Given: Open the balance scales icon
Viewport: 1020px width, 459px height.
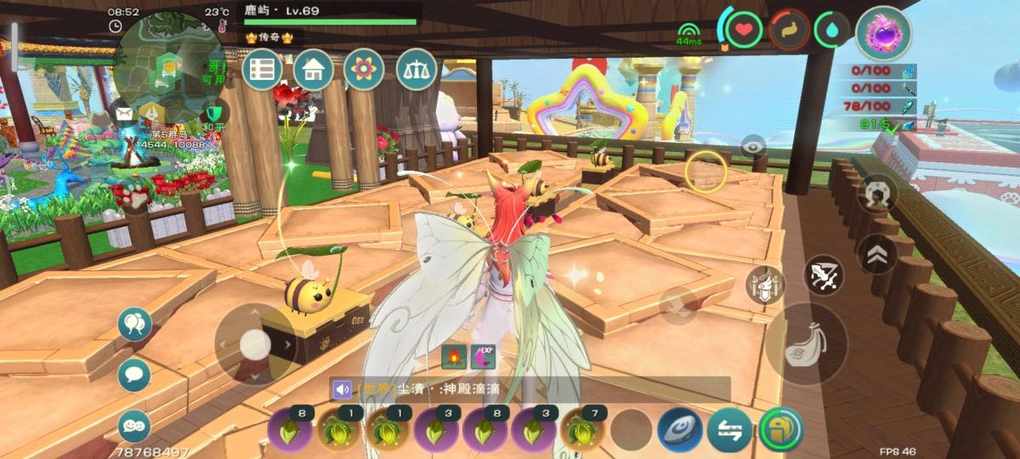Looking at the screenshot, I should (x=416, y=69).
